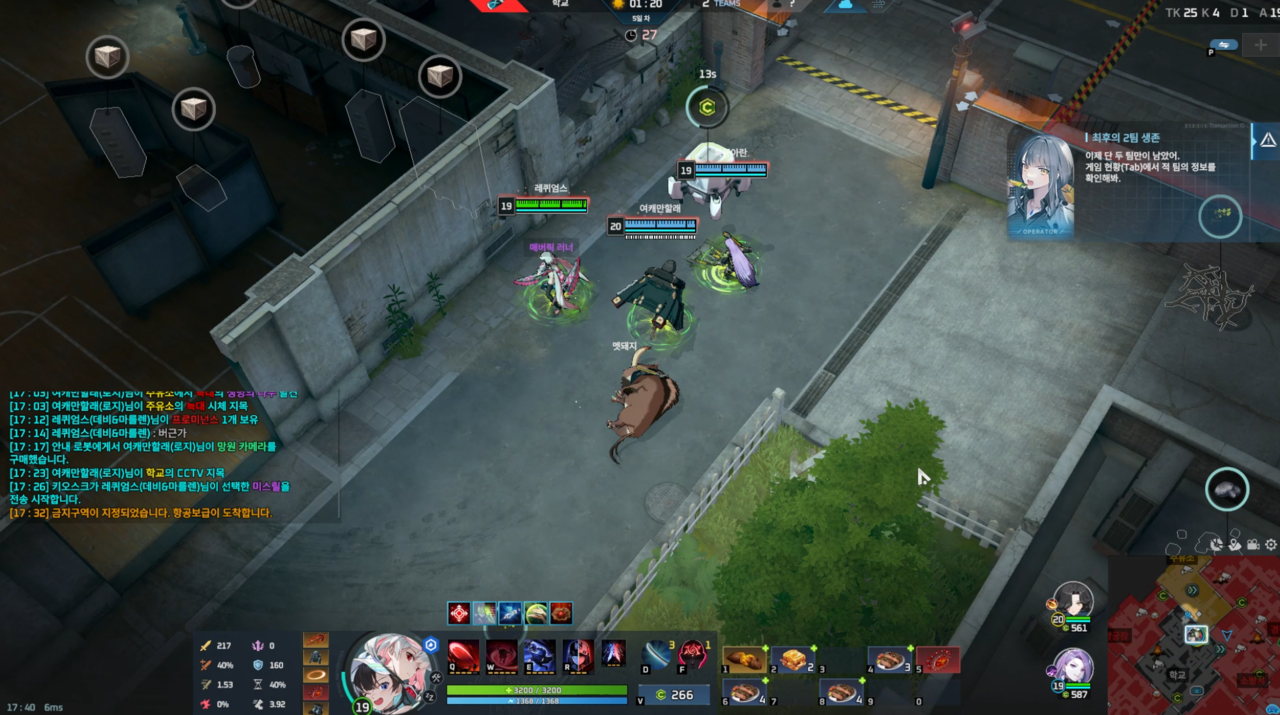
Task: Select the steak dish in slot 4
Action: tap(889, 660)
